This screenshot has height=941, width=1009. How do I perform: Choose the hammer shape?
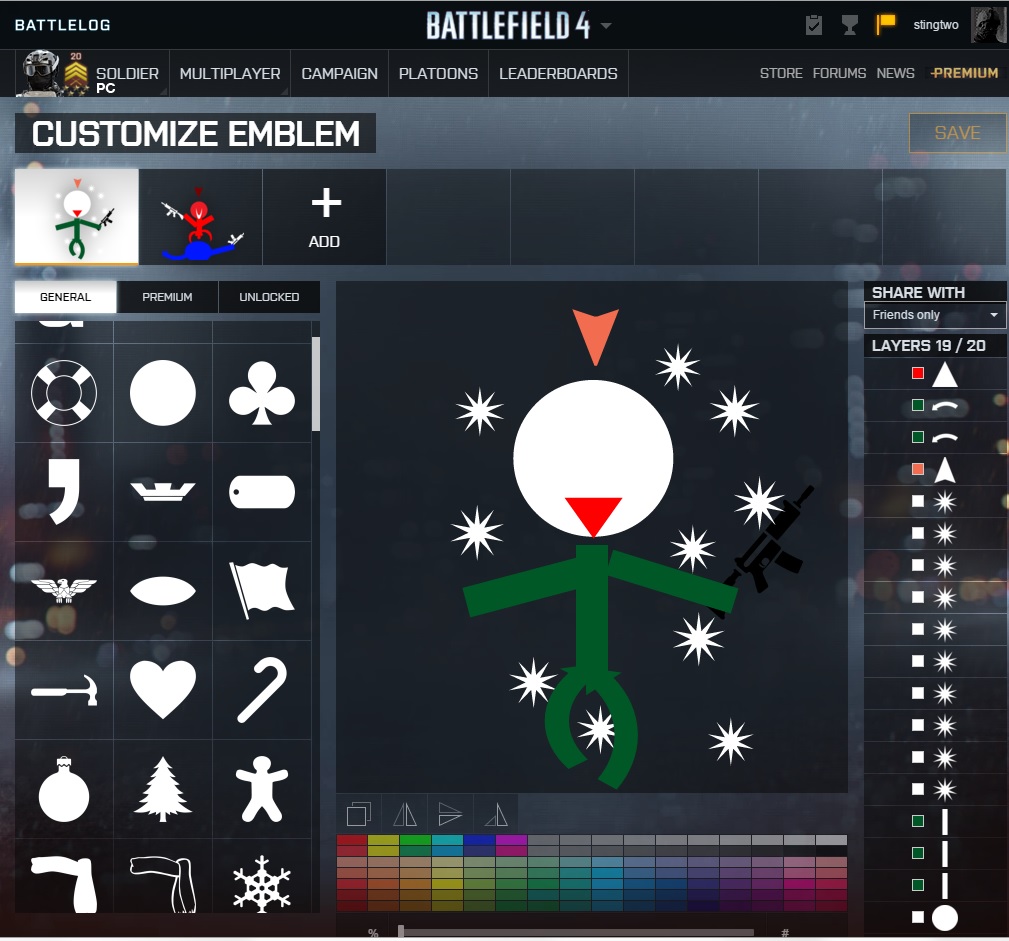(64, 690)
